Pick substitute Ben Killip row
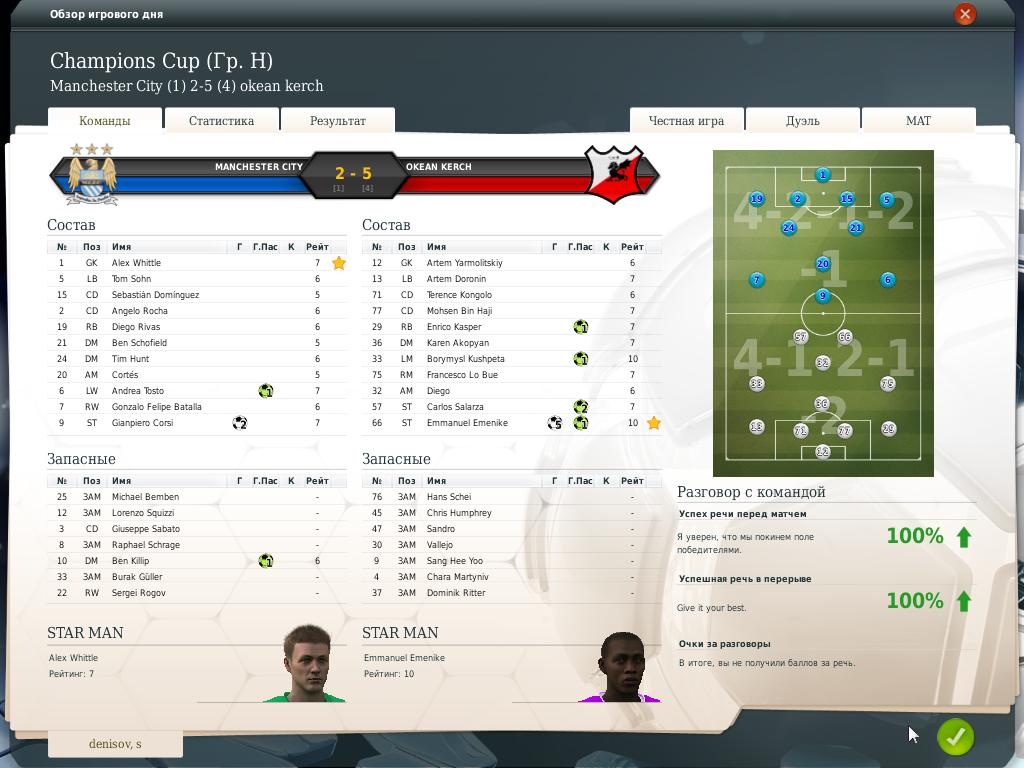Screen dimensions: 1024x768 coord(130,561)
